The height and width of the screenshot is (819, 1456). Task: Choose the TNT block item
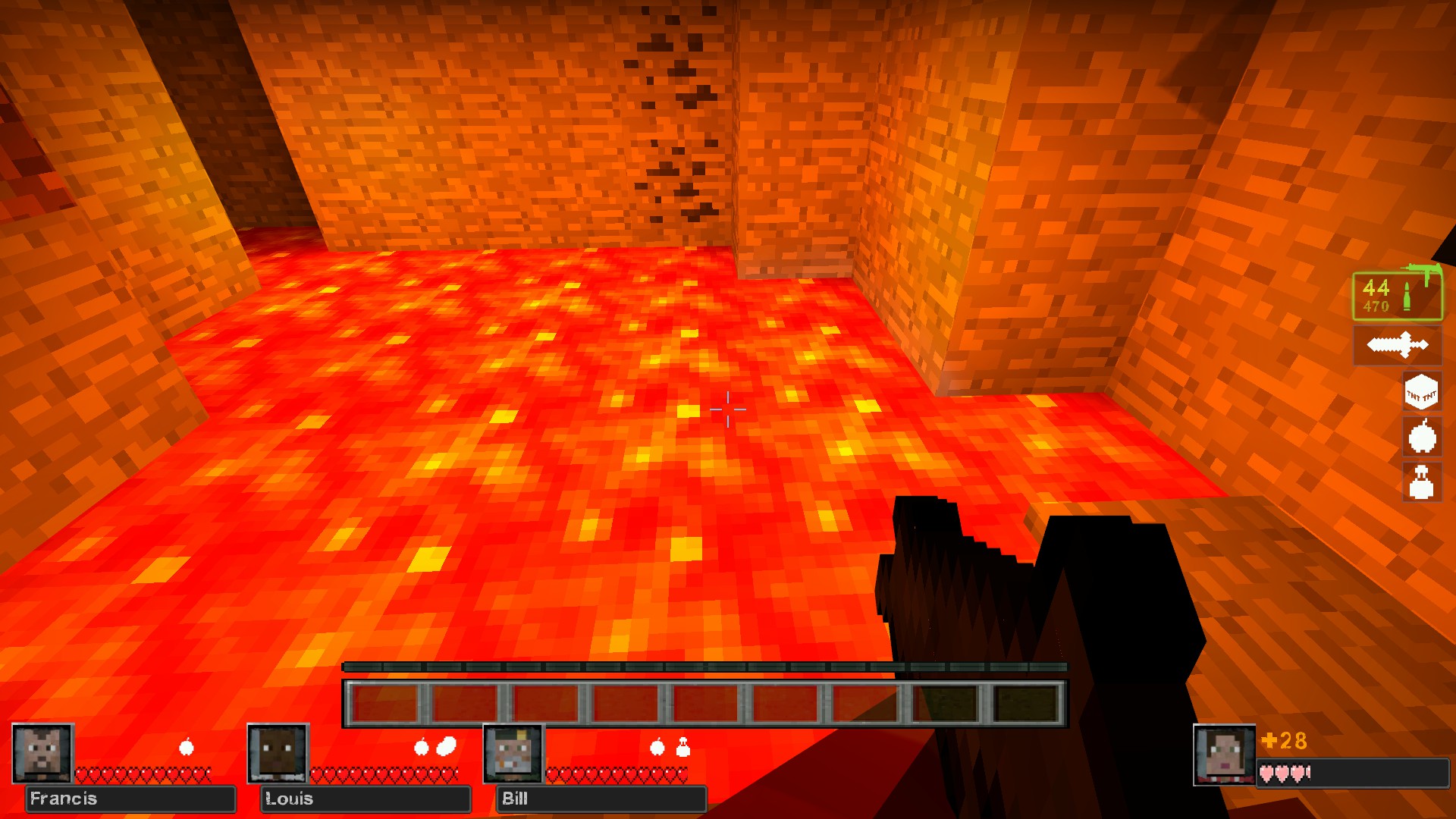tap(1421, 392)
